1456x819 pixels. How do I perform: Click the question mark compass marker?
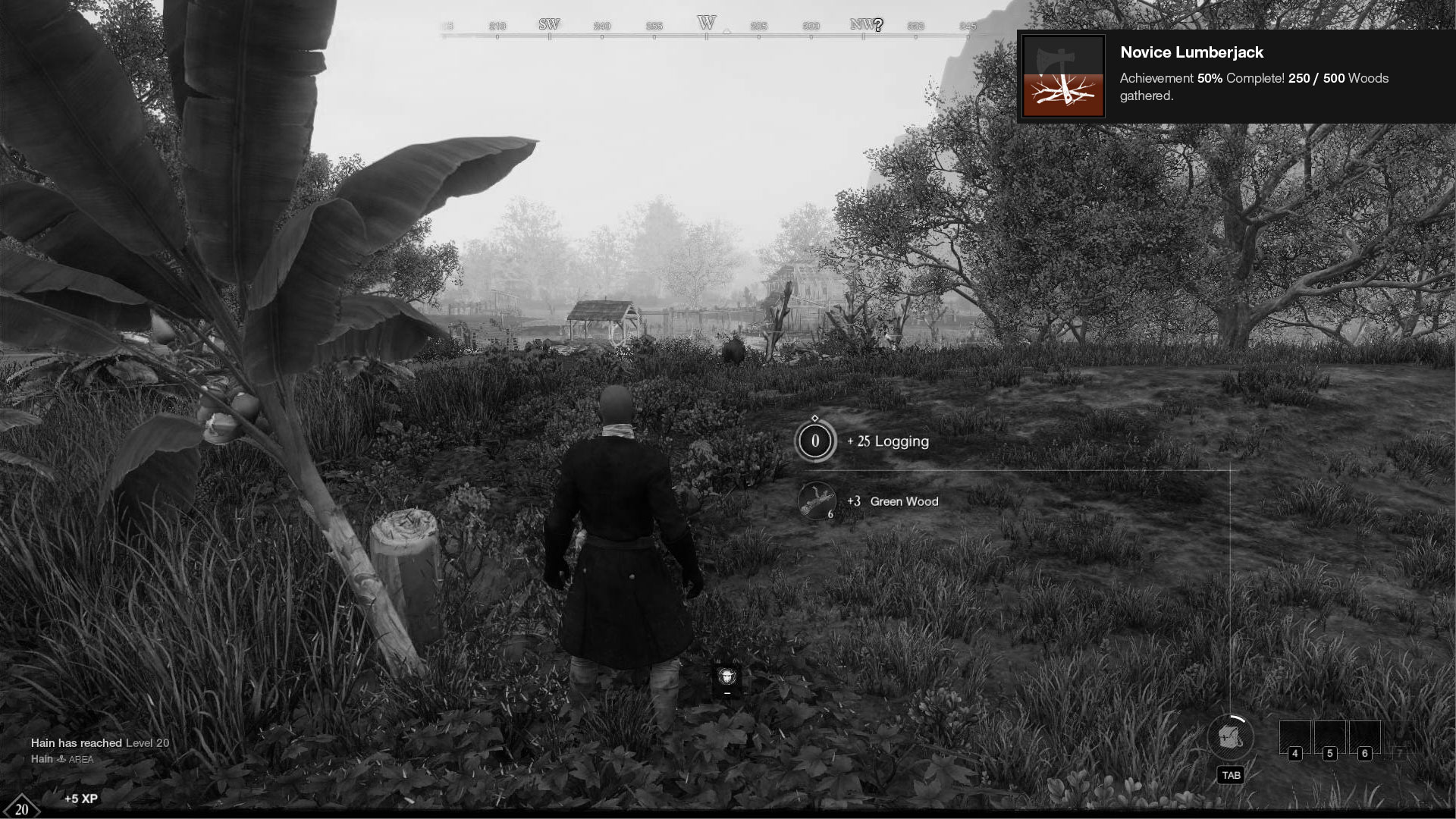(x=878, y=25)
